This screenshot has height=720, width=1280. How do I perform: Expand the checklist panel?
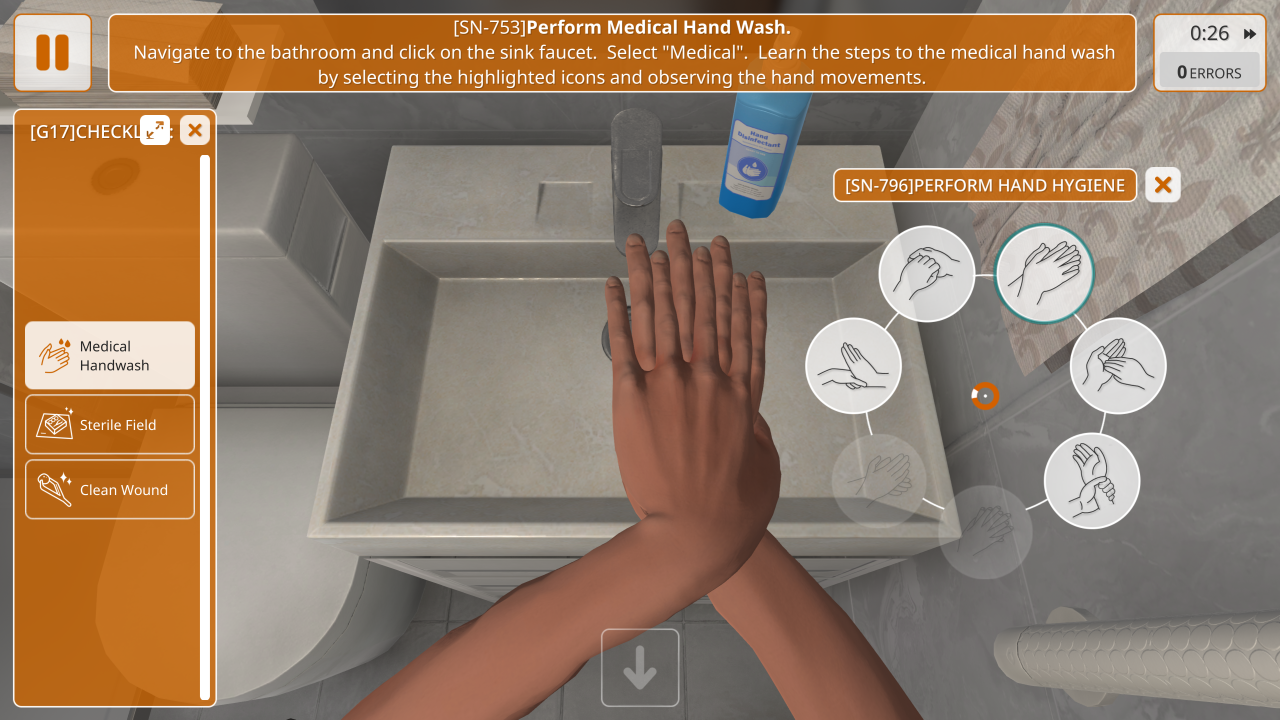155,130
